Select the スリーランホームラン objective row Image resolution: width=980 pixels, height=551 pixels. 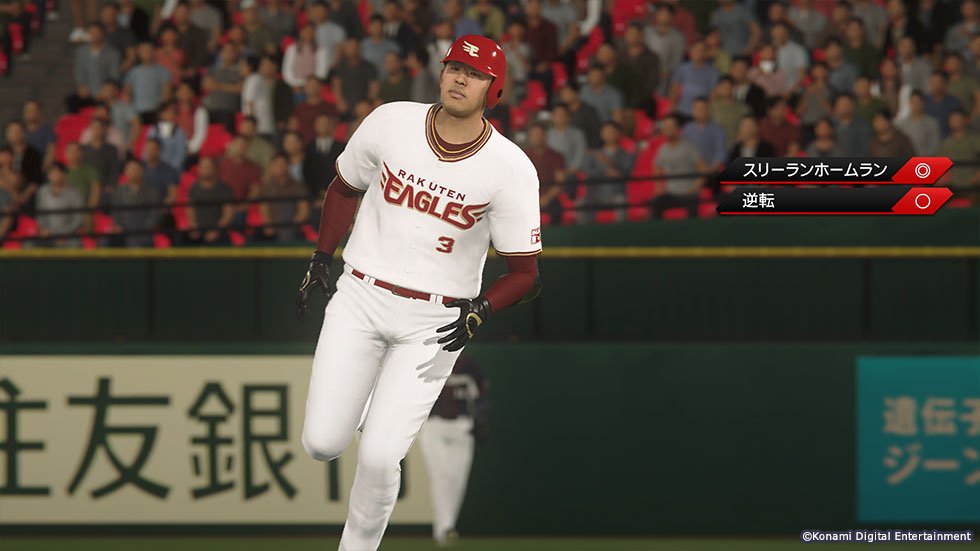point(834,170)
